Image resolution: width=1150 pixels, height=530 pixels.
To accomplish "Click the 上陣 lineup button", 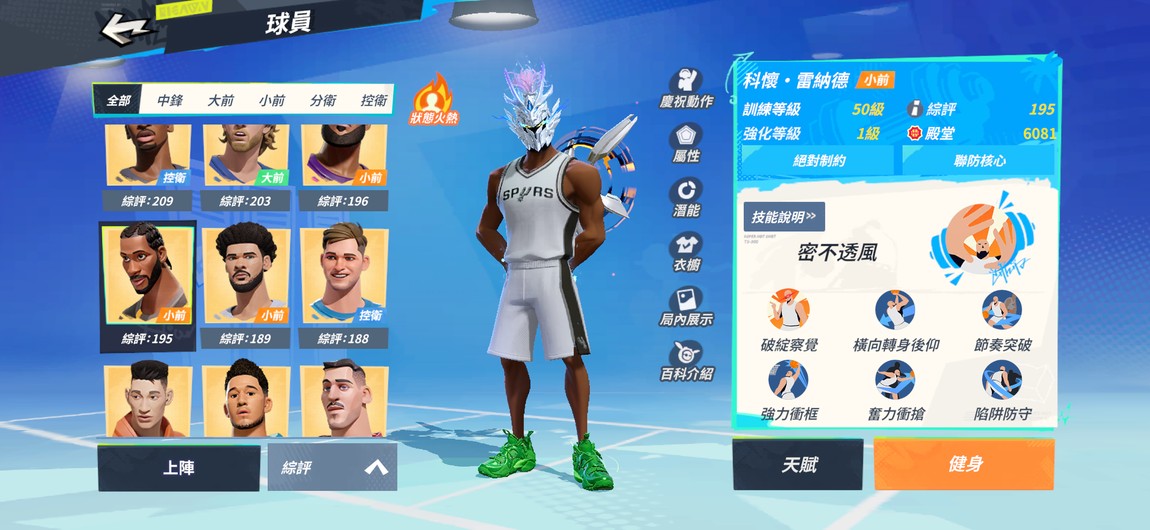I will [x=178, y=467].
